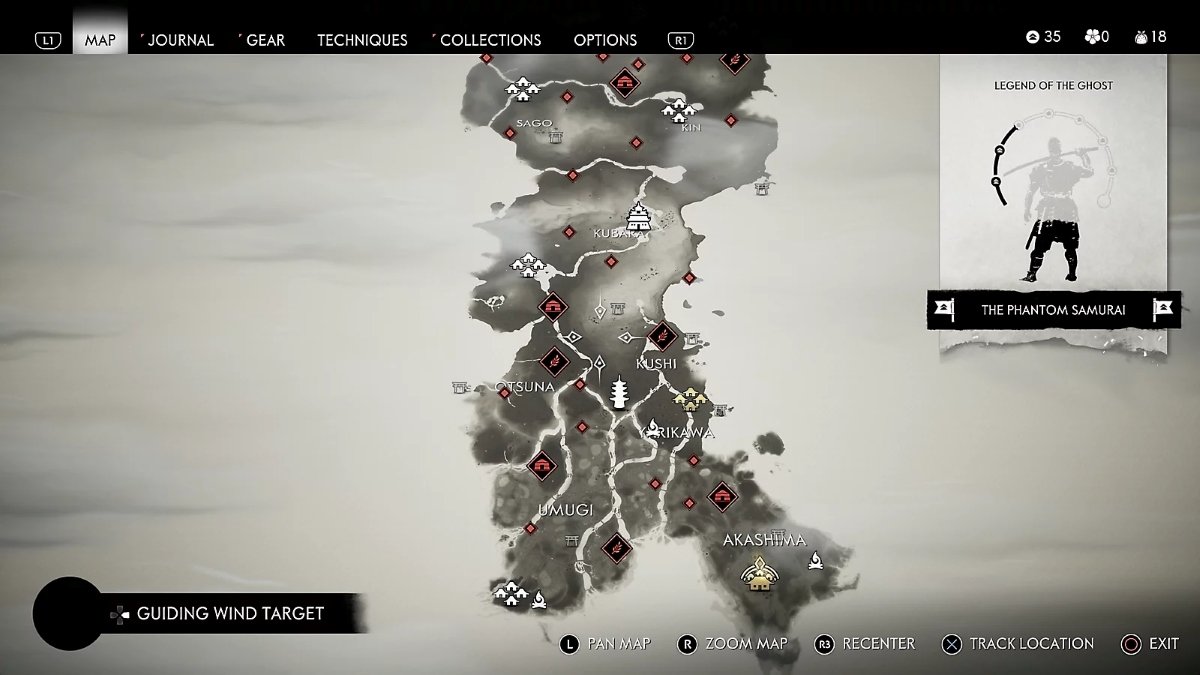Select the white village marker by Sago
The image size is (1200, 675).
coord(523,91)
